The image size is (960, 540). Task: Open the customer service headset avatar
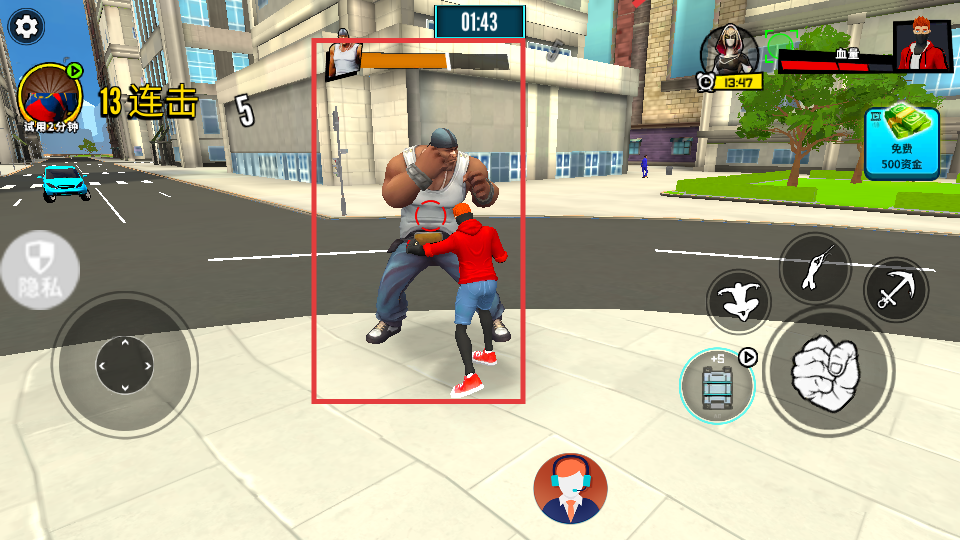coord(570,488)
